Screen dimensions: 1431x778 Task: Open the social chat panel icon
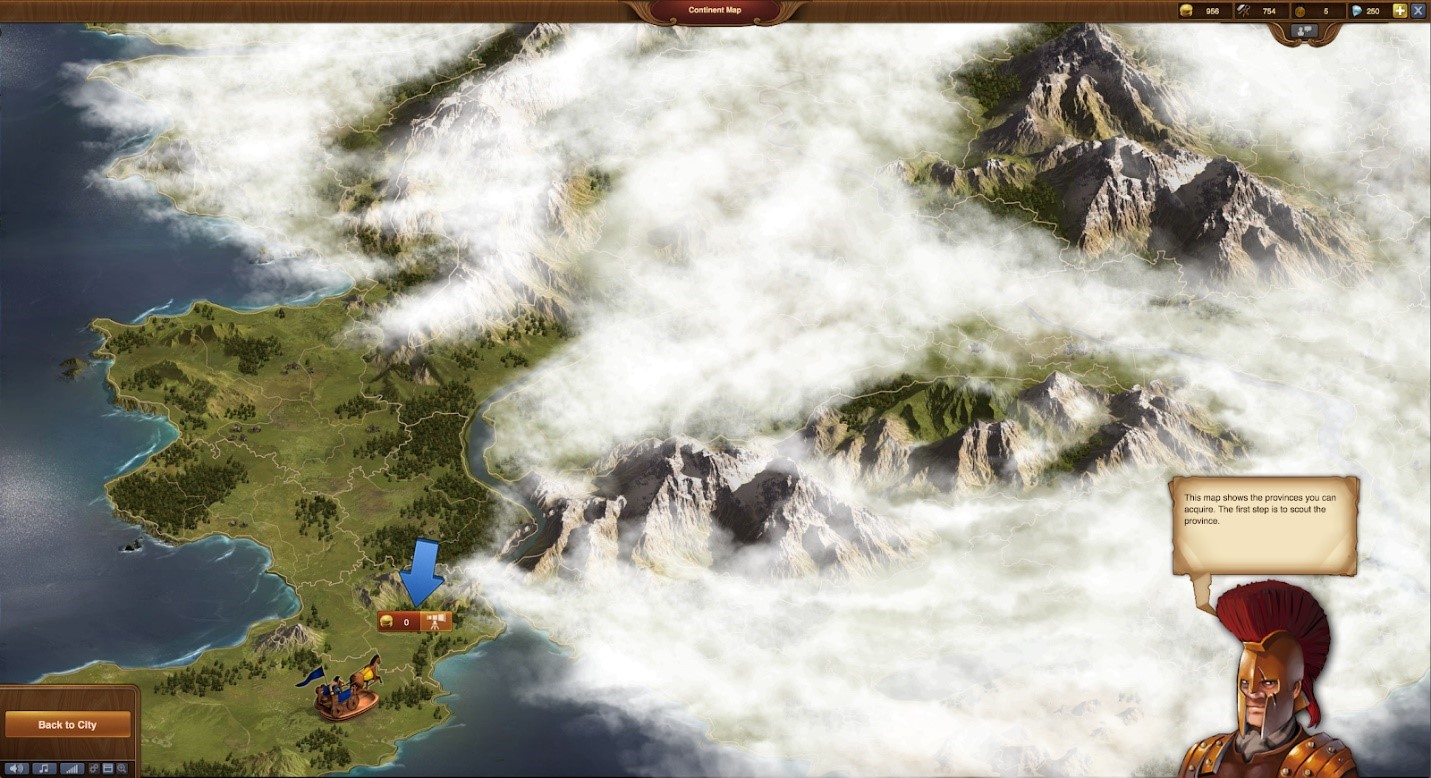coord(1304,31)
